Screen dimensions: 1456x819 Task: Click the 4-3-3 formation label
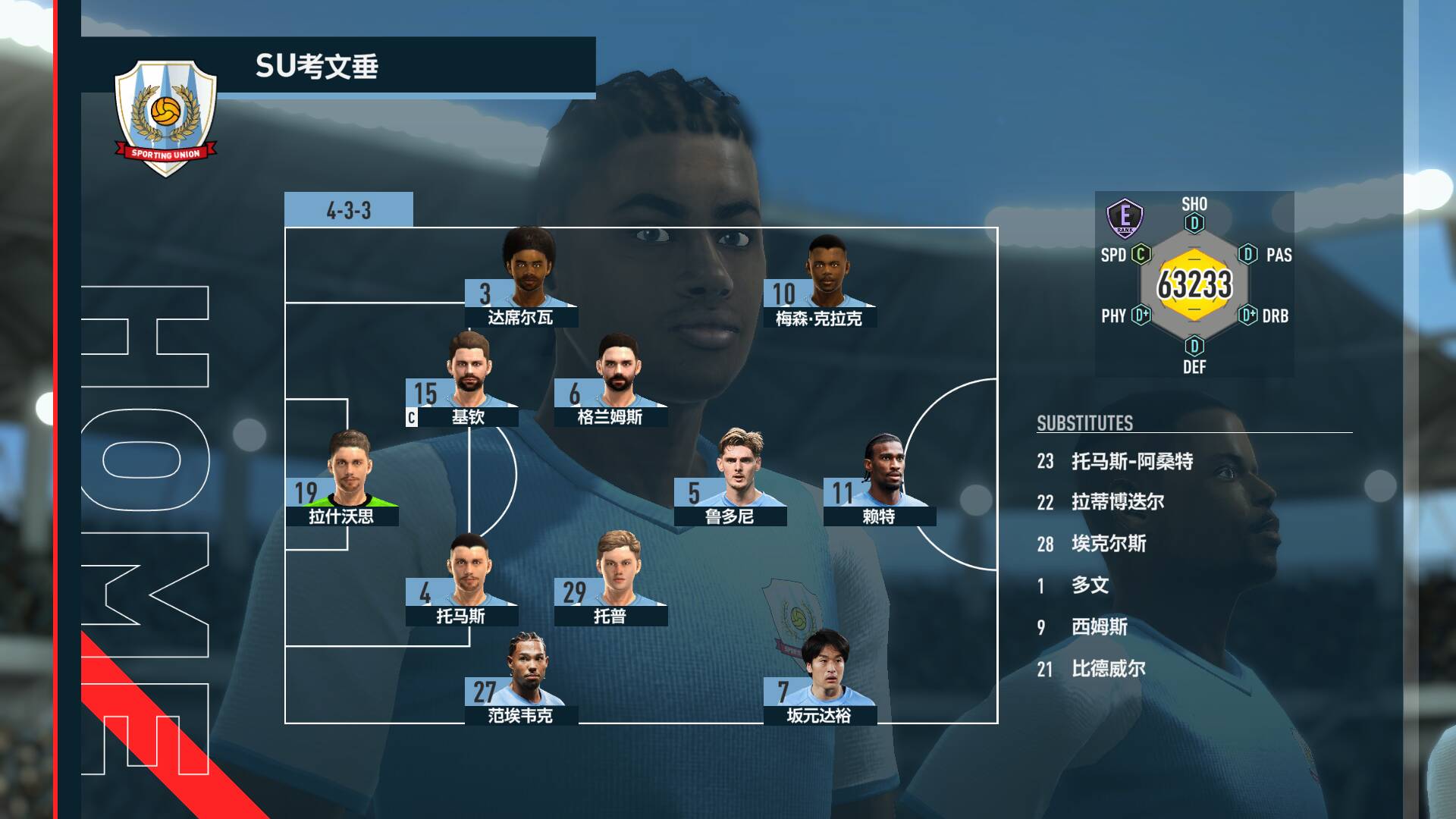tap(349, 210)
